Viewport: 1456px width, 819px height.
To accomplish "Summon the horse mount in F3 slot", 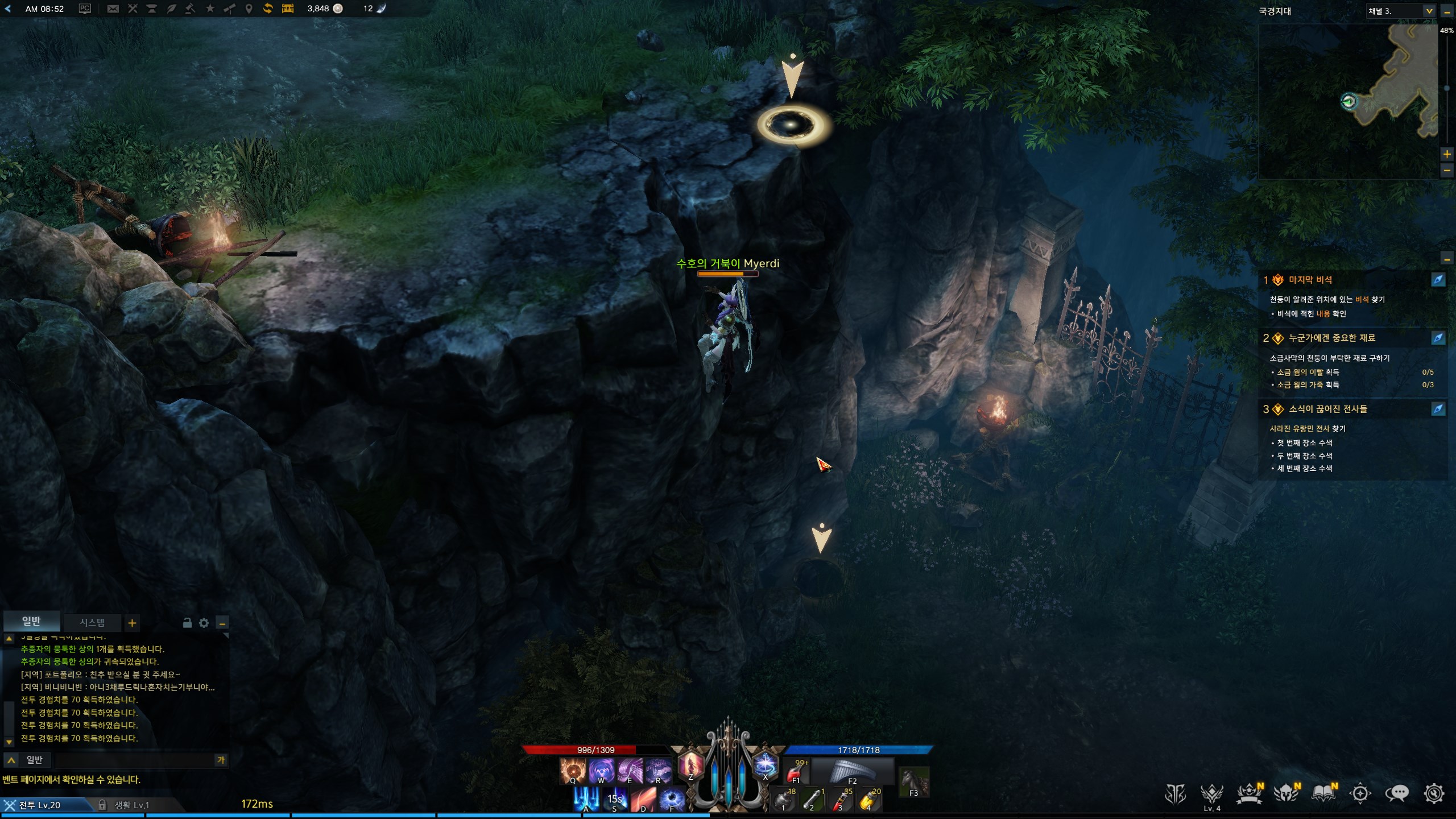I will pyautogui.click(x=913, y=781).
